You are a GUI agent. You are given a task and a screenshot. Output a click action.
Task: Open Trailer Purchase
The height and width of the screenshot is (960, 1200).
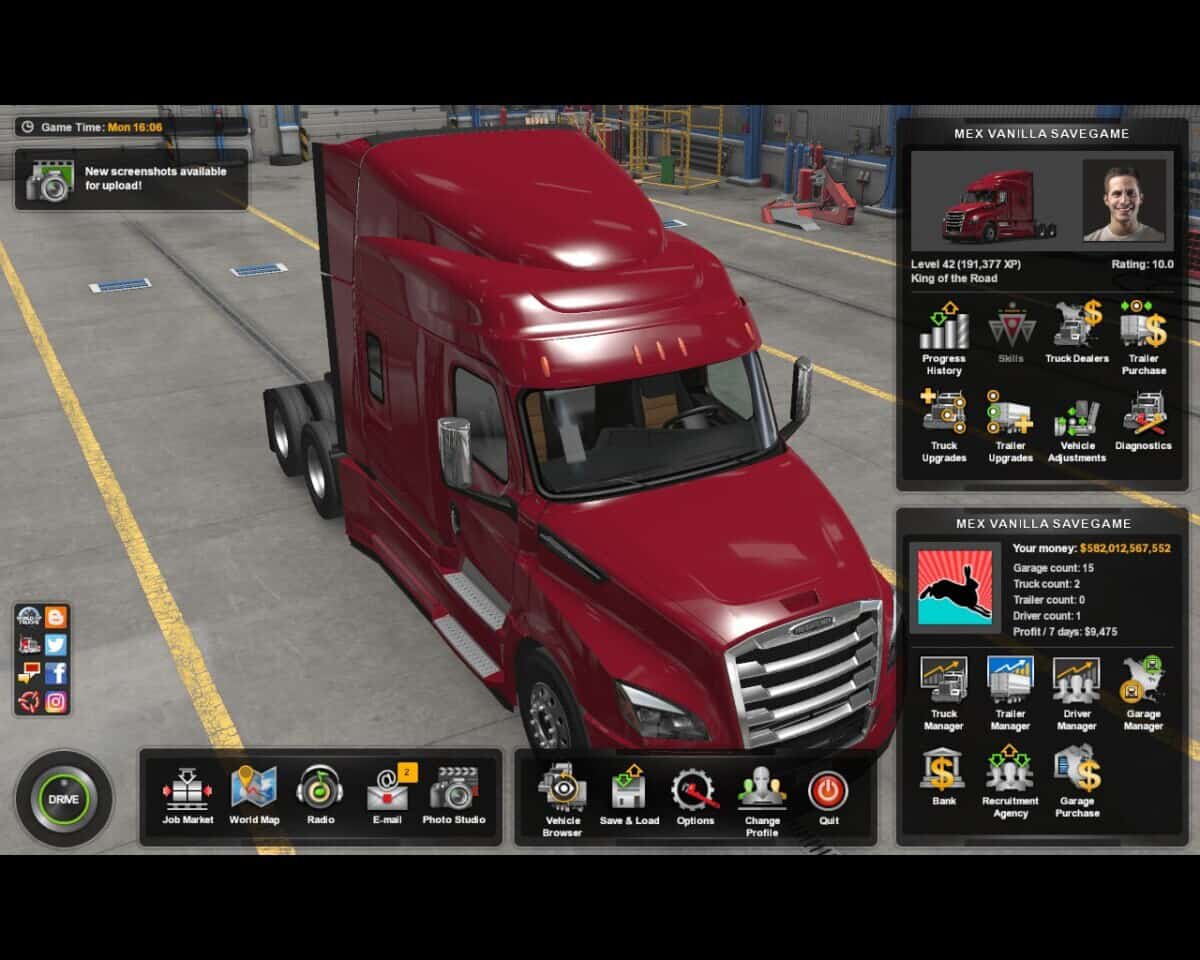click(x=1143, y=328)
